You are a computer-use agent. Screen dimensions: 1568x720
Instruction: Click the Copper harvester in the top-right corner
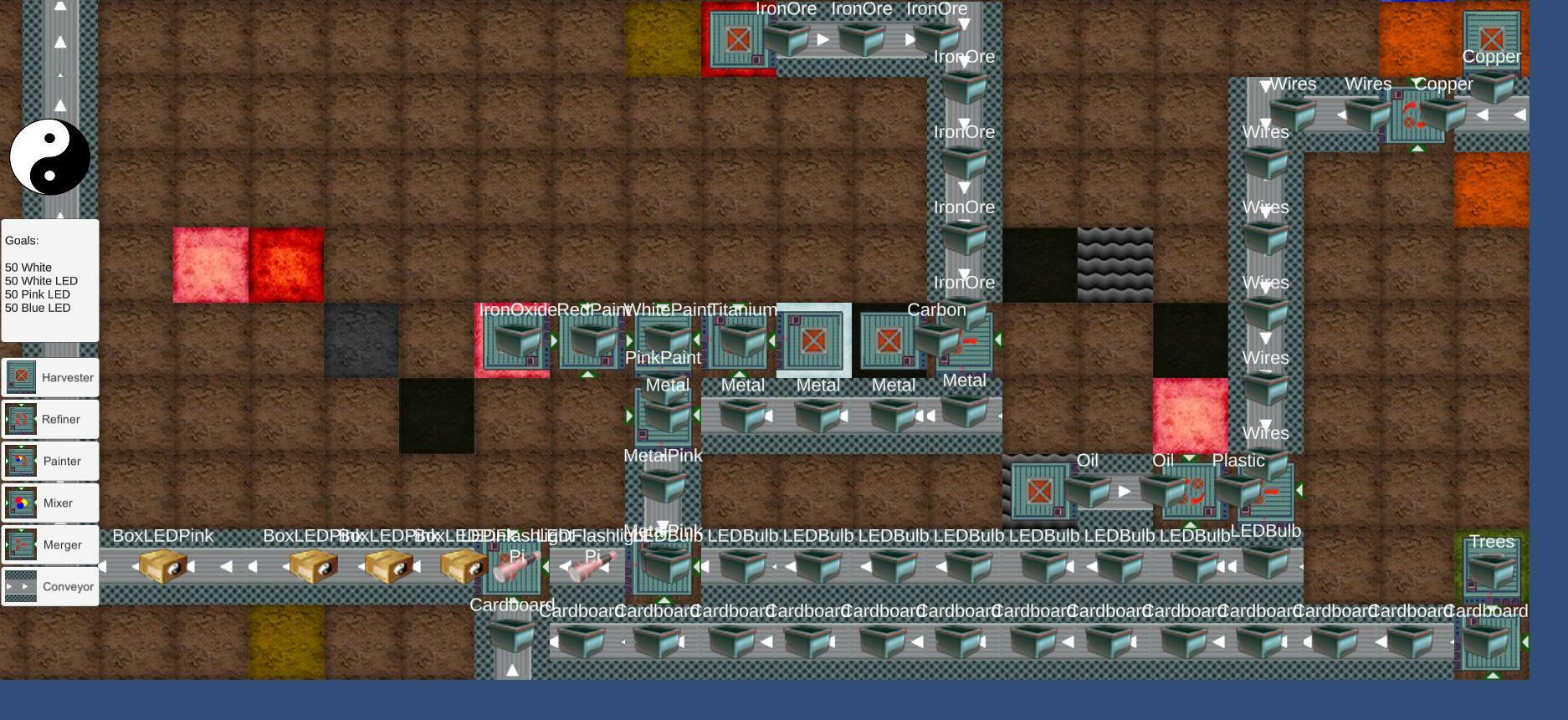click(x=1491, y=37)
